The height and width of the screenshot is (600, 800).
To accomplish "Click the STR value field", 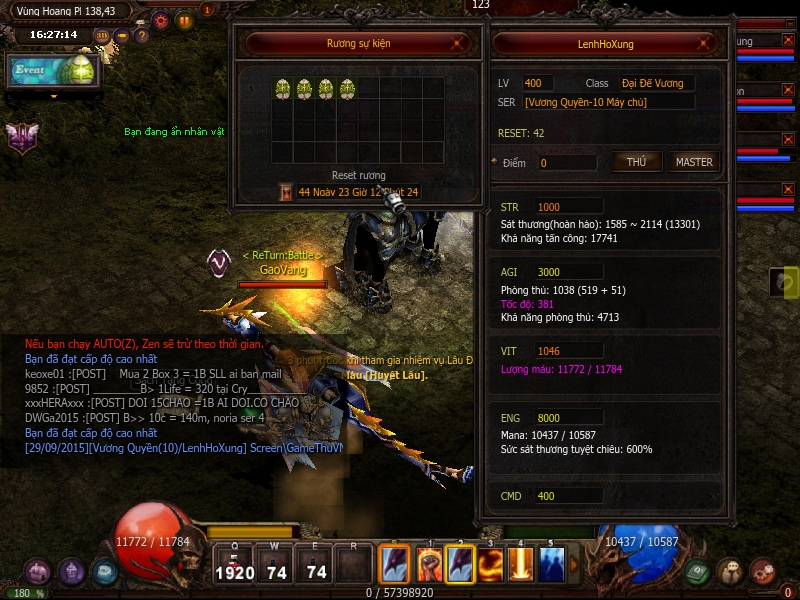I will pos(568,207).
